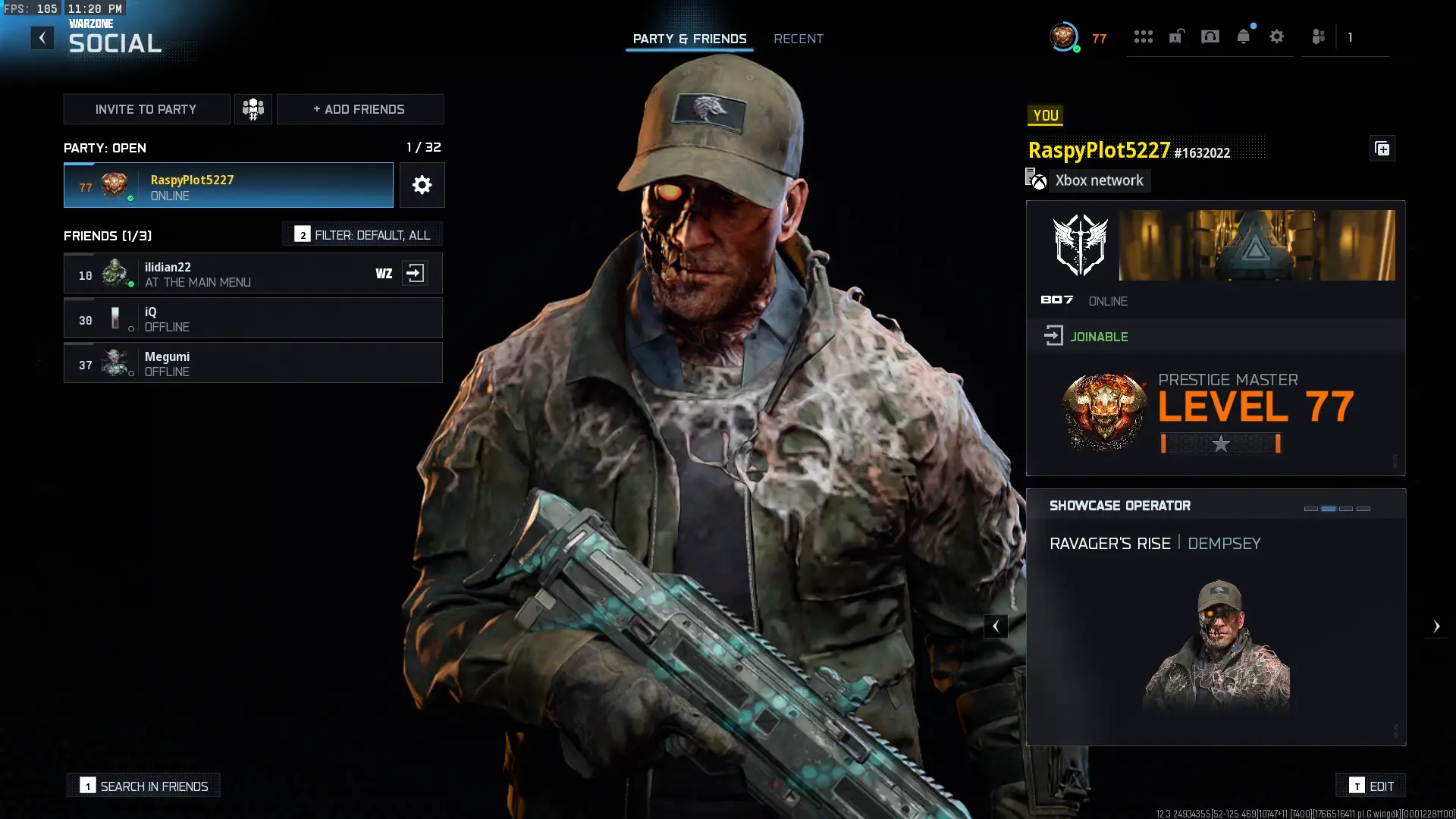Select a different Showcase Operator page dot
This screenshot has height=819, width=1456.
point(1346,510)
